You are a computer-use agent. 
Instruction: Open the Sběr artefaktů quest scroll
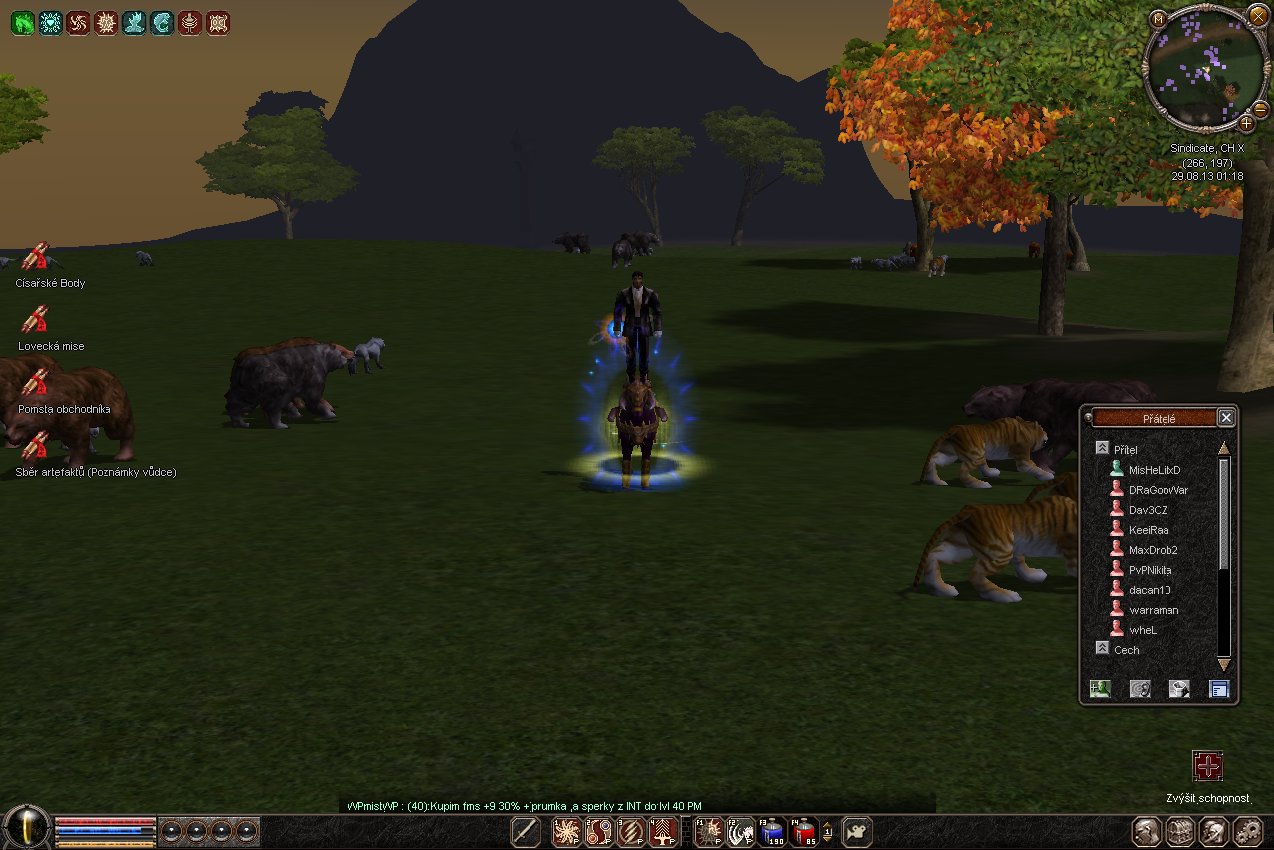tap(36, 445)
